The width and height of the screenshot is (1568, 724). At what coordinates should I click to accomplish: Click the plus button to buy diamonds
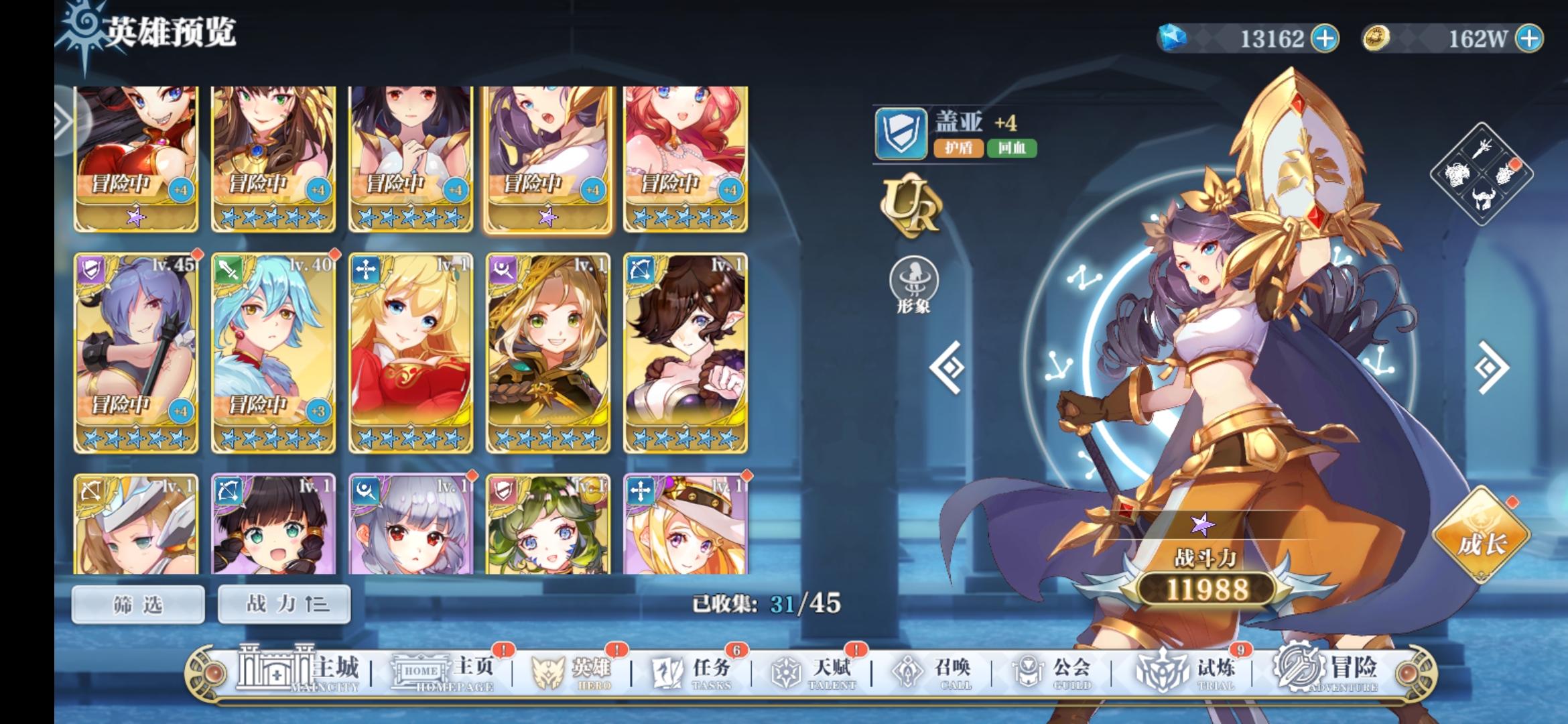click(x=1325, y=39)
